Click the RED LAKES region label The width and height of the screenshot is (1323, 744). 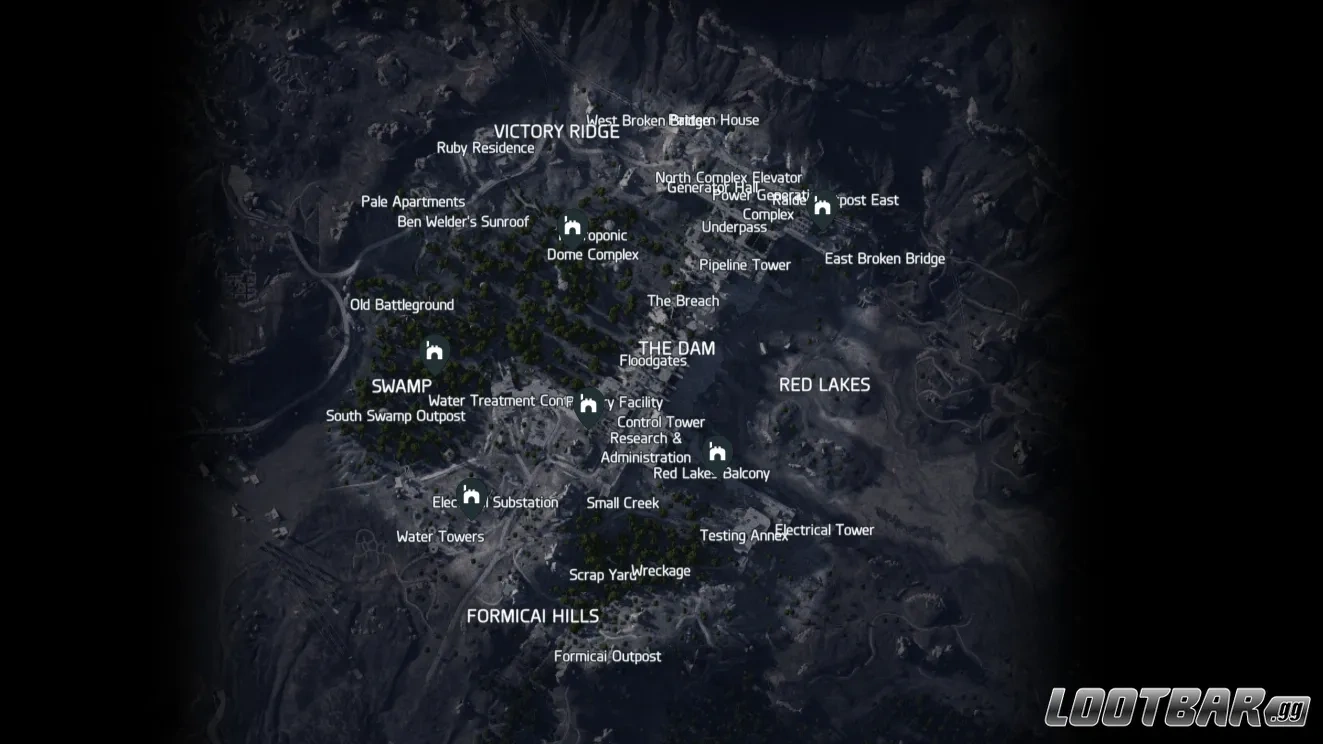click(825, 384)
